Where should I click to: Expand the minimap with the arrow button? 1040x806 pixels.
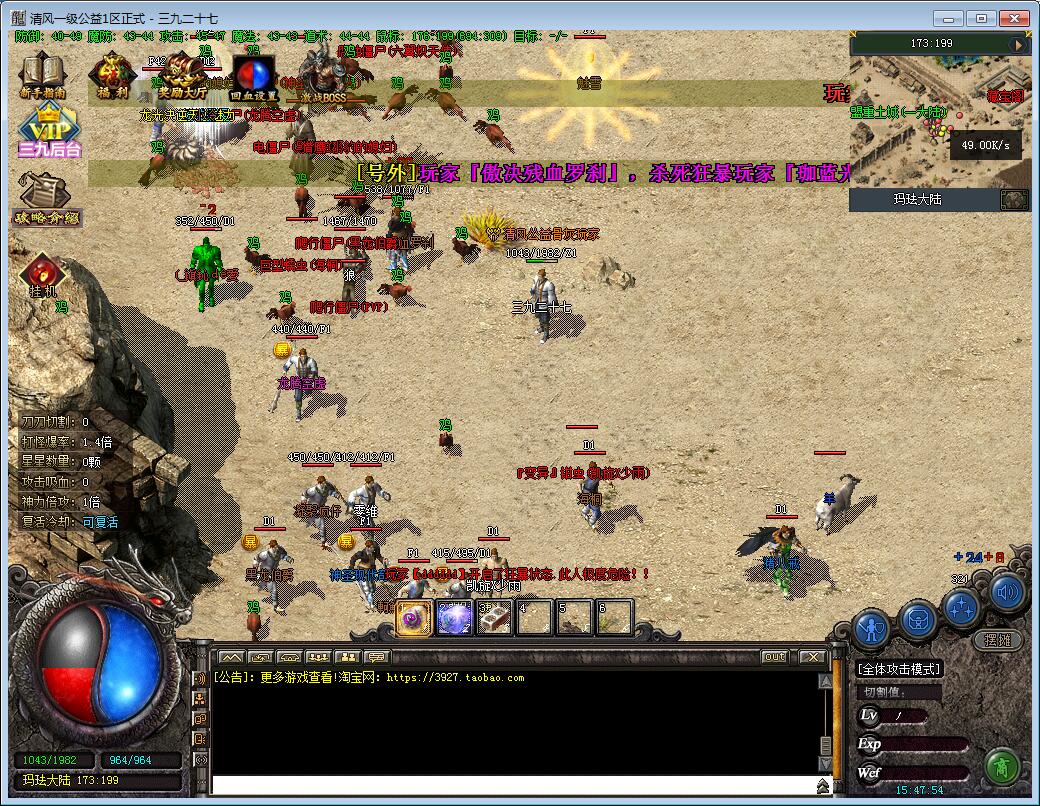[x=1019, y=44]
